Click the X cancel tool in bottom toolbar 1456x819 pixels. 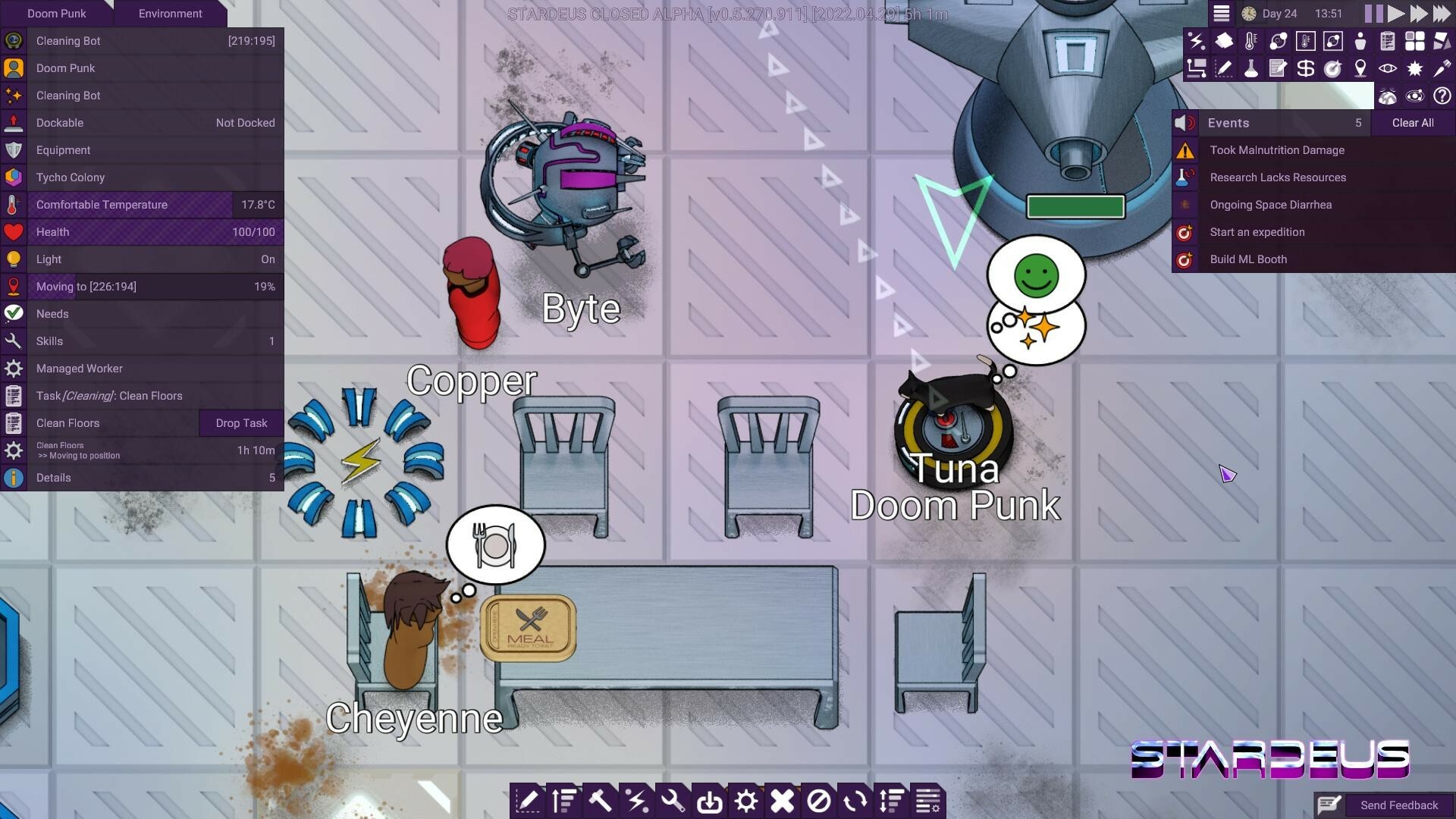tap(783, 800)
